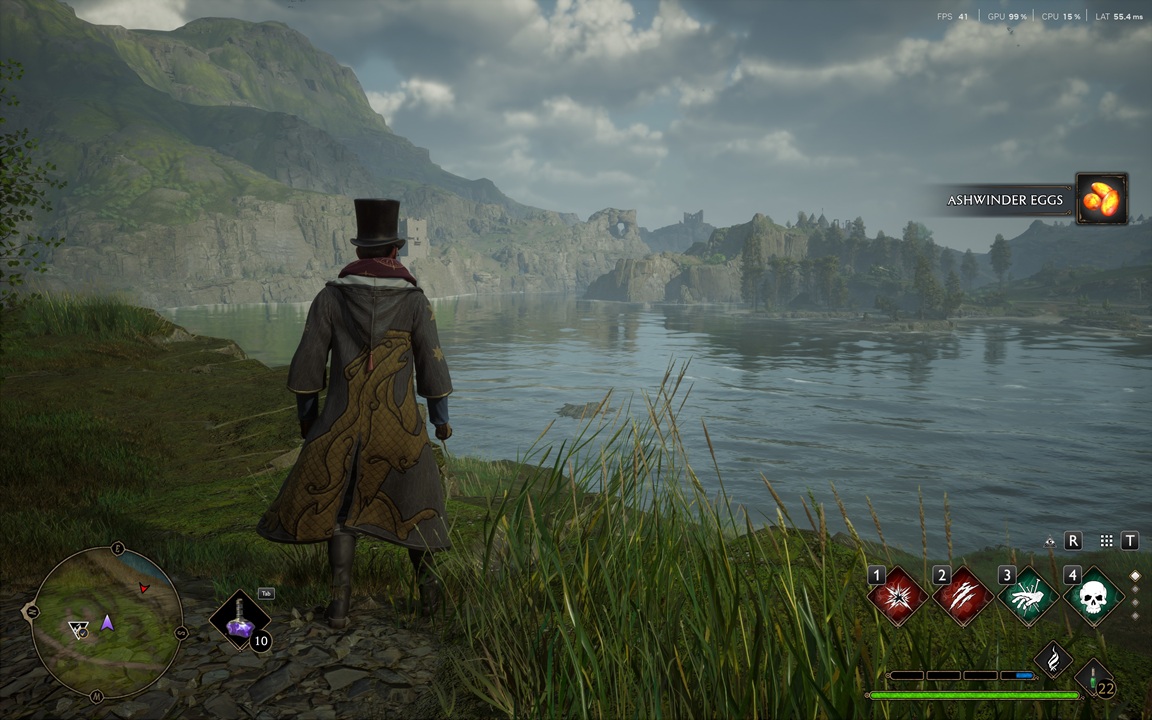Select the red starburst spell in slot 1
This screenshot has height=720, width=1152.
[x=898, y=597]
